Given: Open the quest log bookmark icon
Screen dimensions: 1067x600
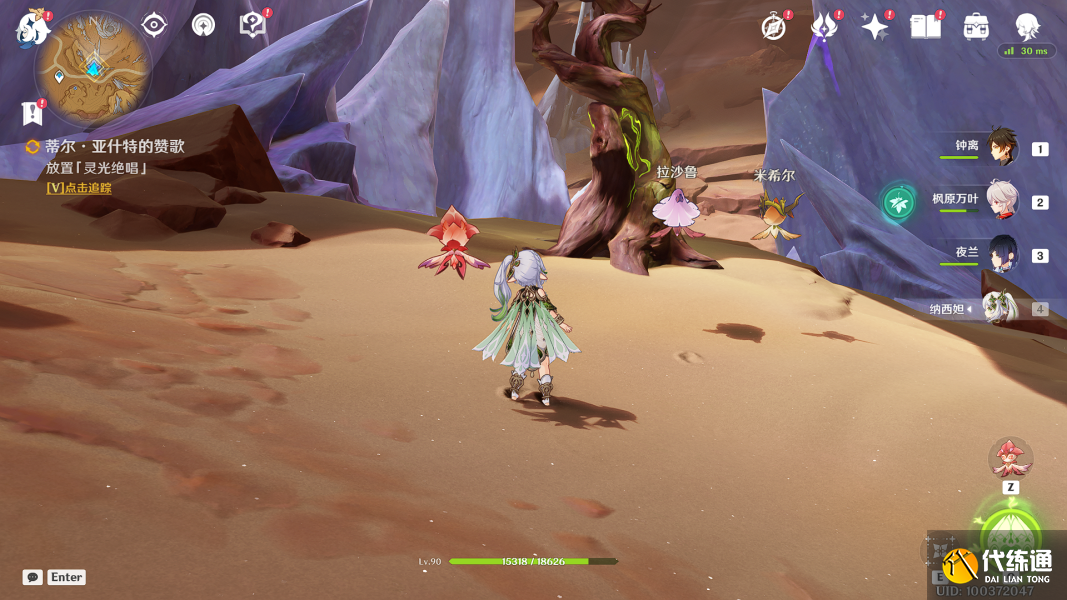Looking at the screenshot, I should point(33,112).
